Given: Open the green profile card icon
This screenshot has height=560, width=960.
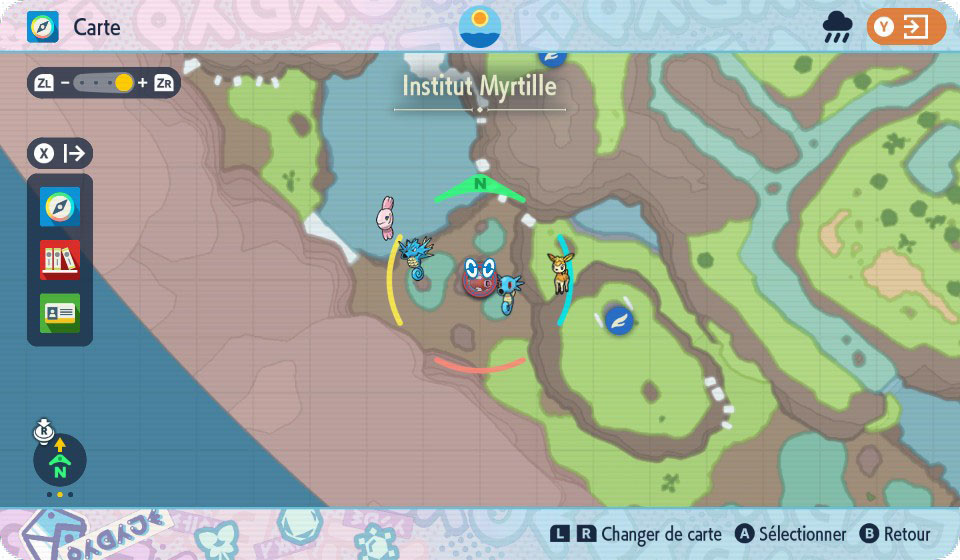Looking at the screenshot, I should [60, 312].
